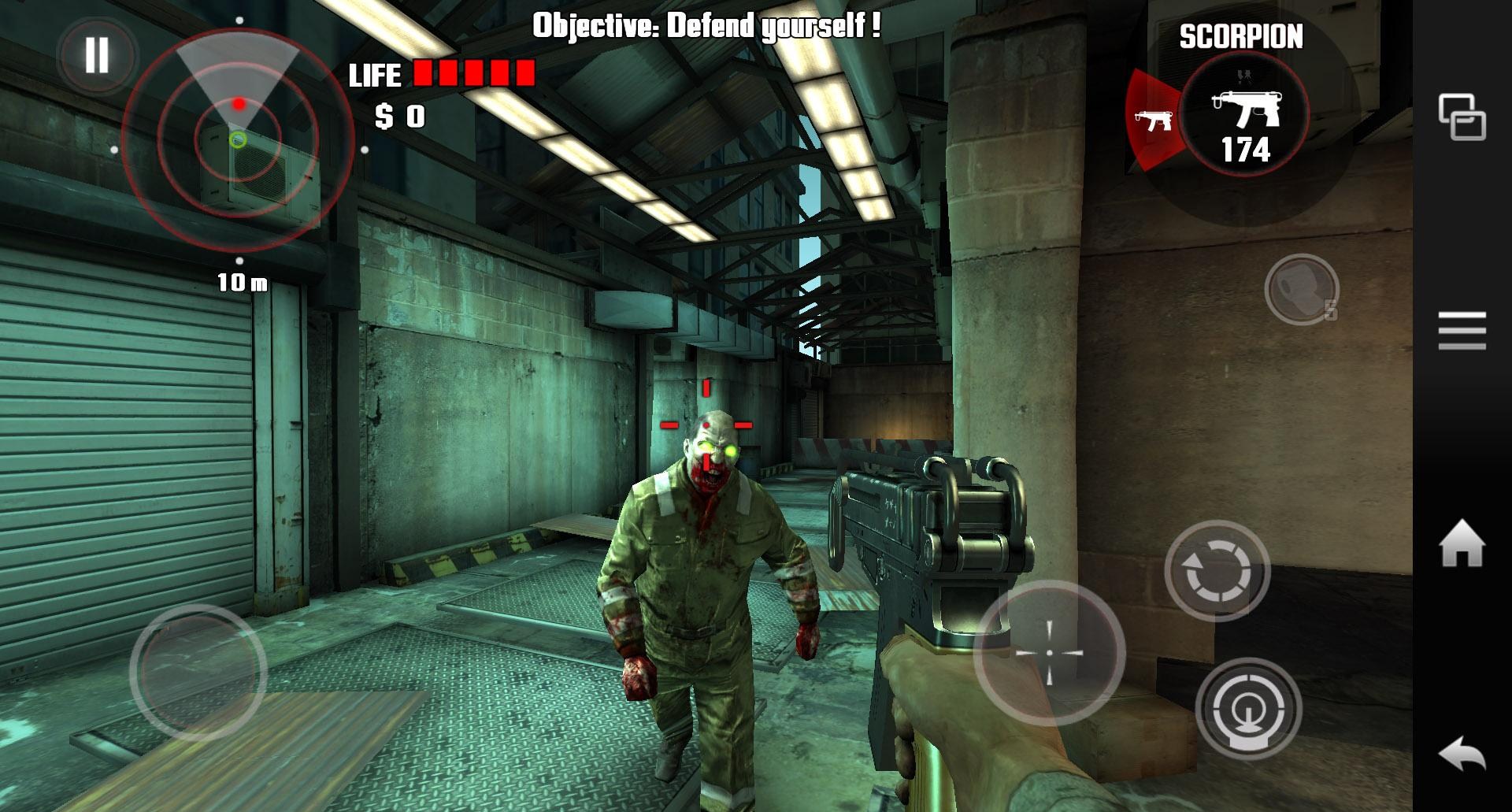Tap the Android back arrow
Screen dimensions: 1512x812
(1462, 755)
